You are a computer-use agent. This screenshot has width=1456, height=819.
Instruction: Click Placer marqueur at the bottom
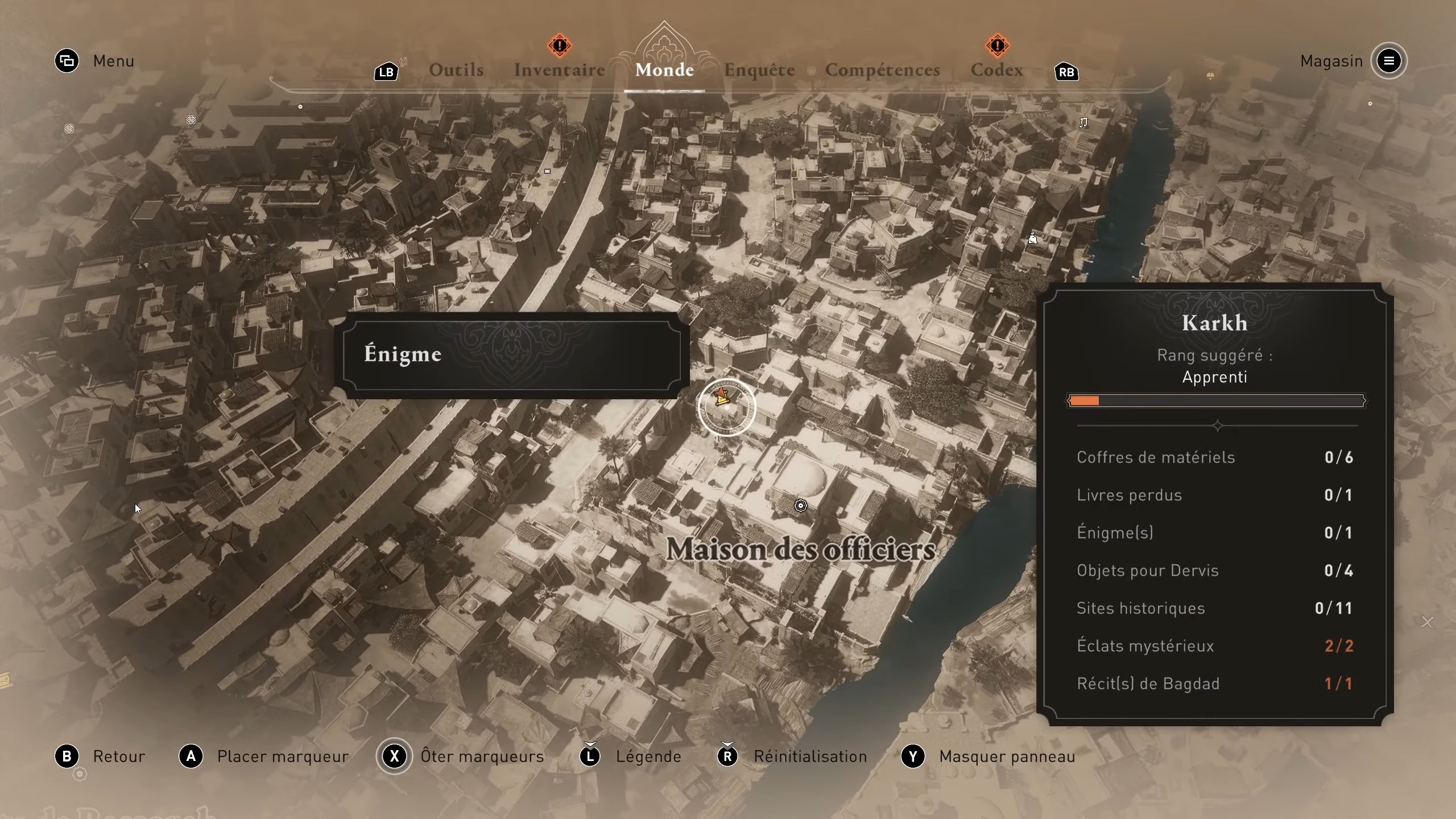tap(282, 756)
